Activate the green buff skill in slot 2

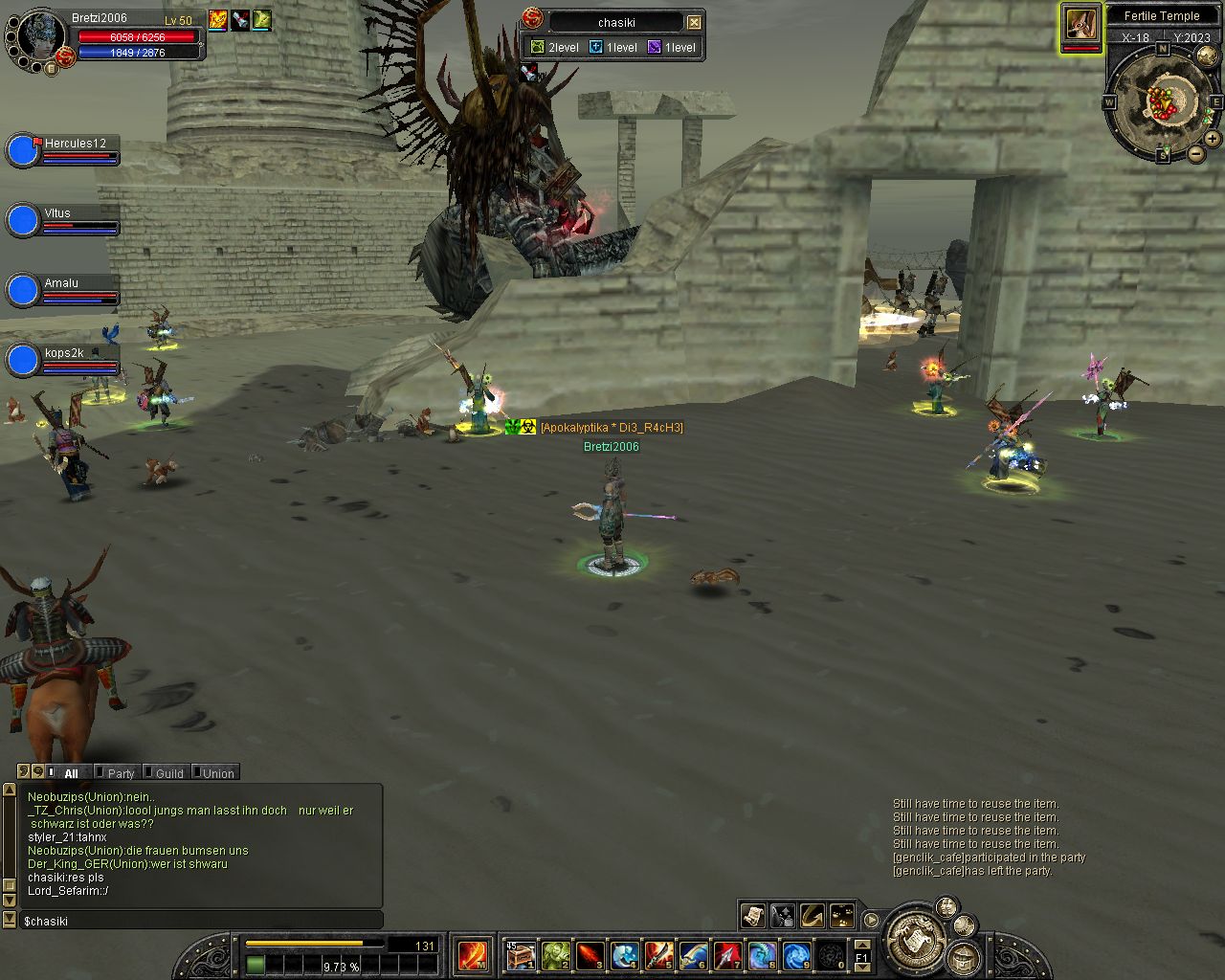pos(556,955)
